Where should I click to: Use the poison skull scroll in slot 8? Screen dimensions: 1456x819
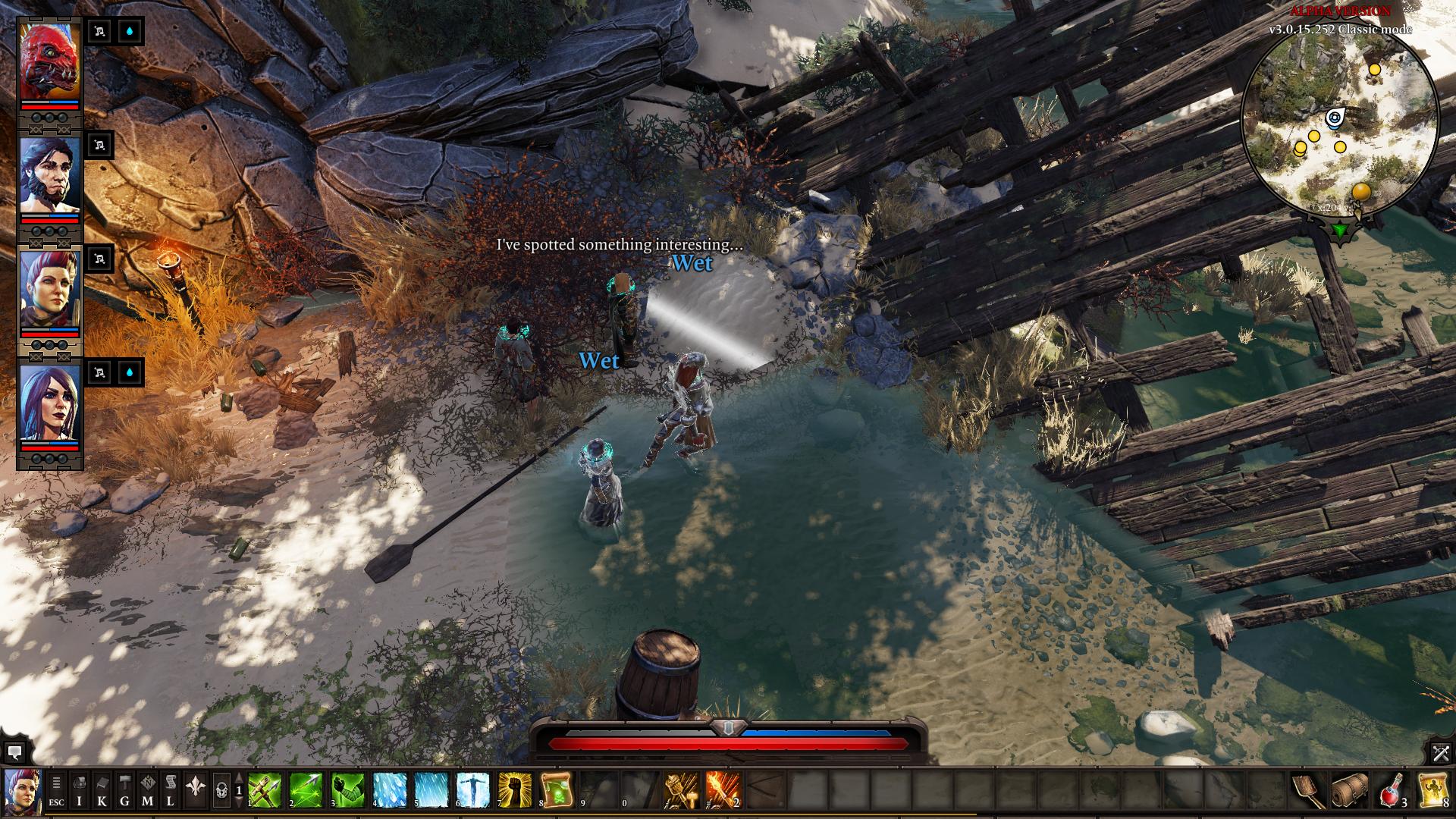[x=557, y=790]
